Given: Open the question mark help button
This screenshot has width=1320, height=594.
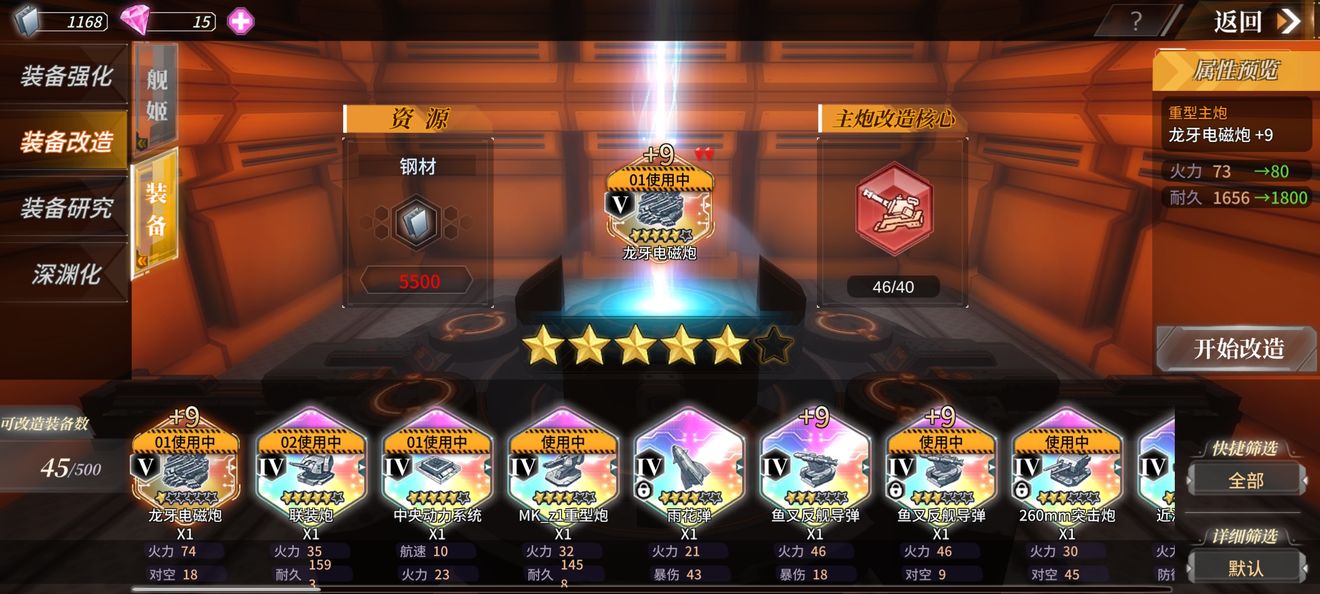Looking at the screenshot, I should (1135, 21).
